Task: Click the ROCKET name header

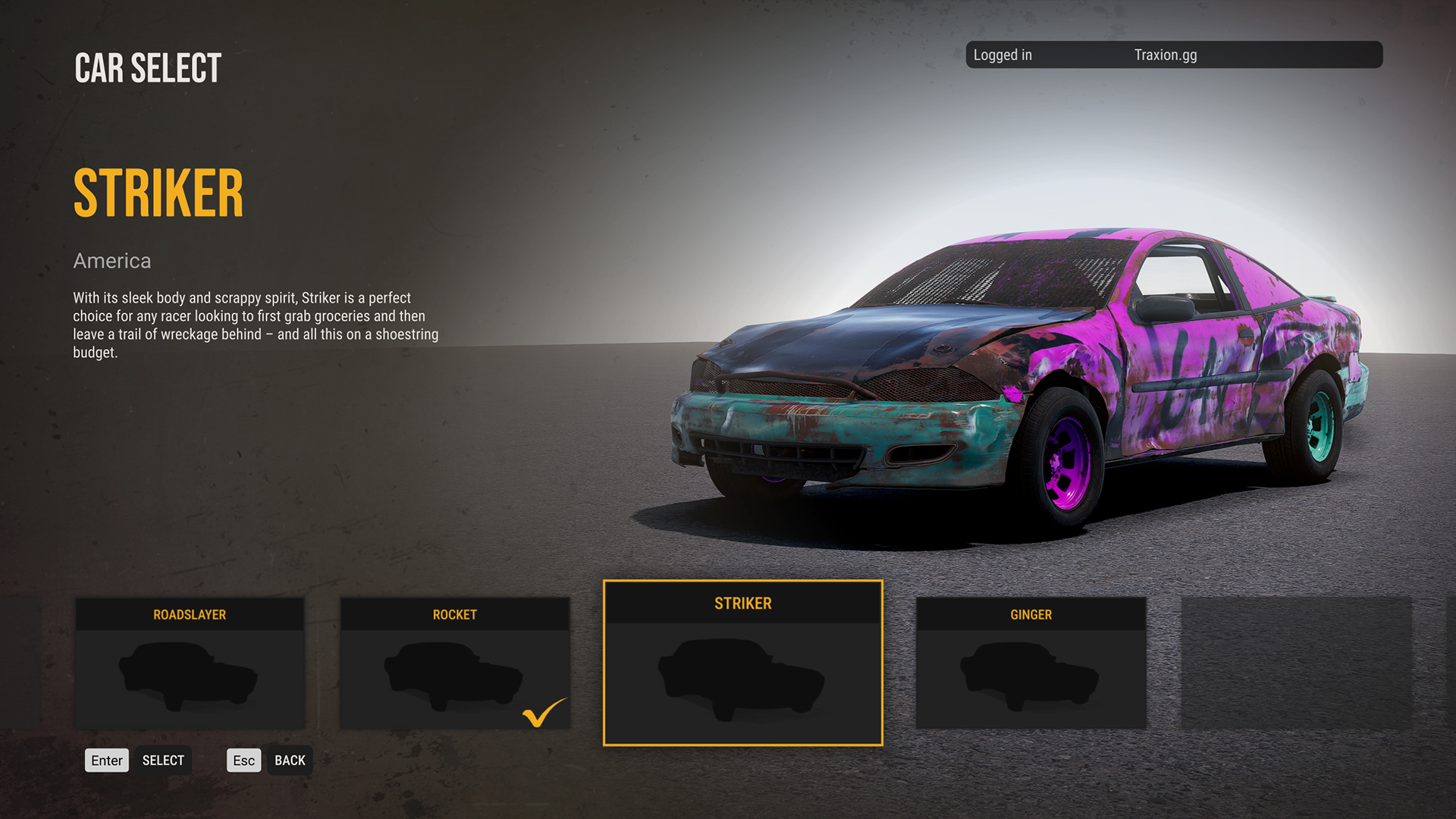Action: tap(453, 614)
